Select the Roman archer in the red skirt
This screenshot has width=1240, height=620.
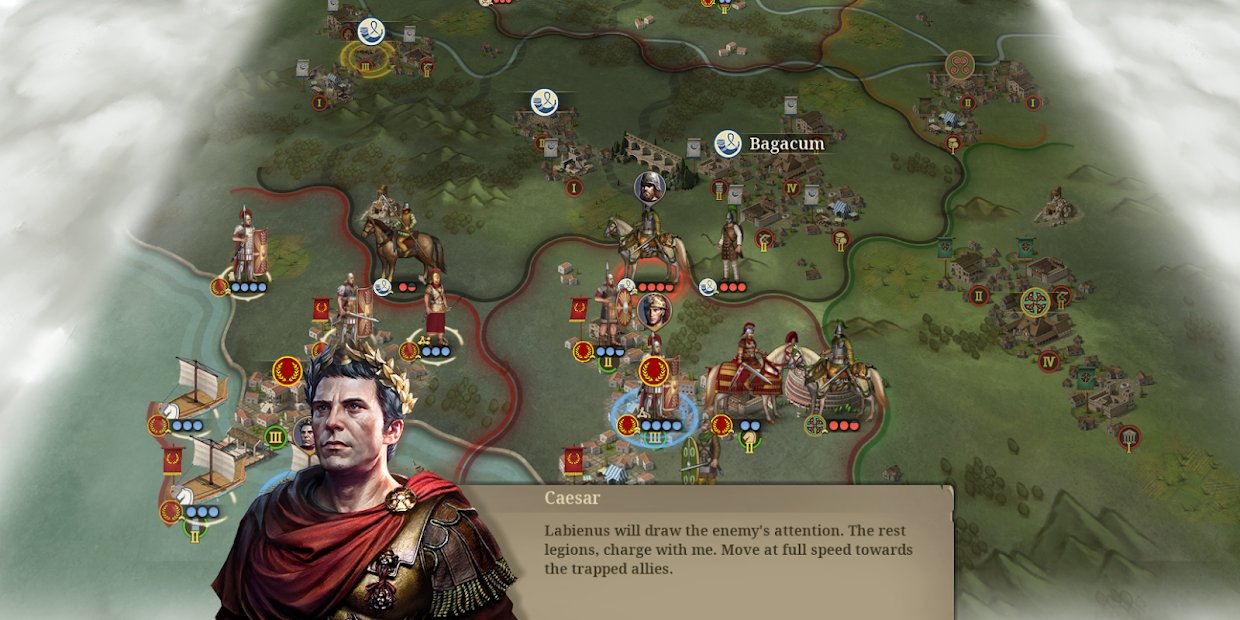(x=435, y=312)
